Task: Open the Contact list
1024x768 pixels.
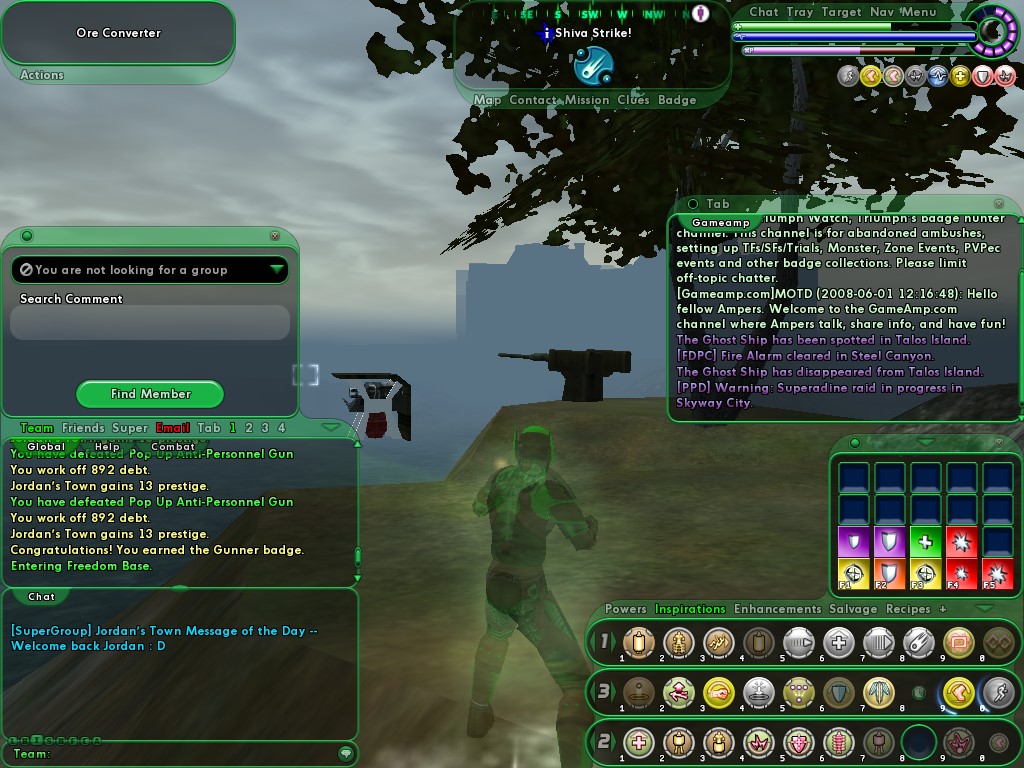Action: click(533, 100)
